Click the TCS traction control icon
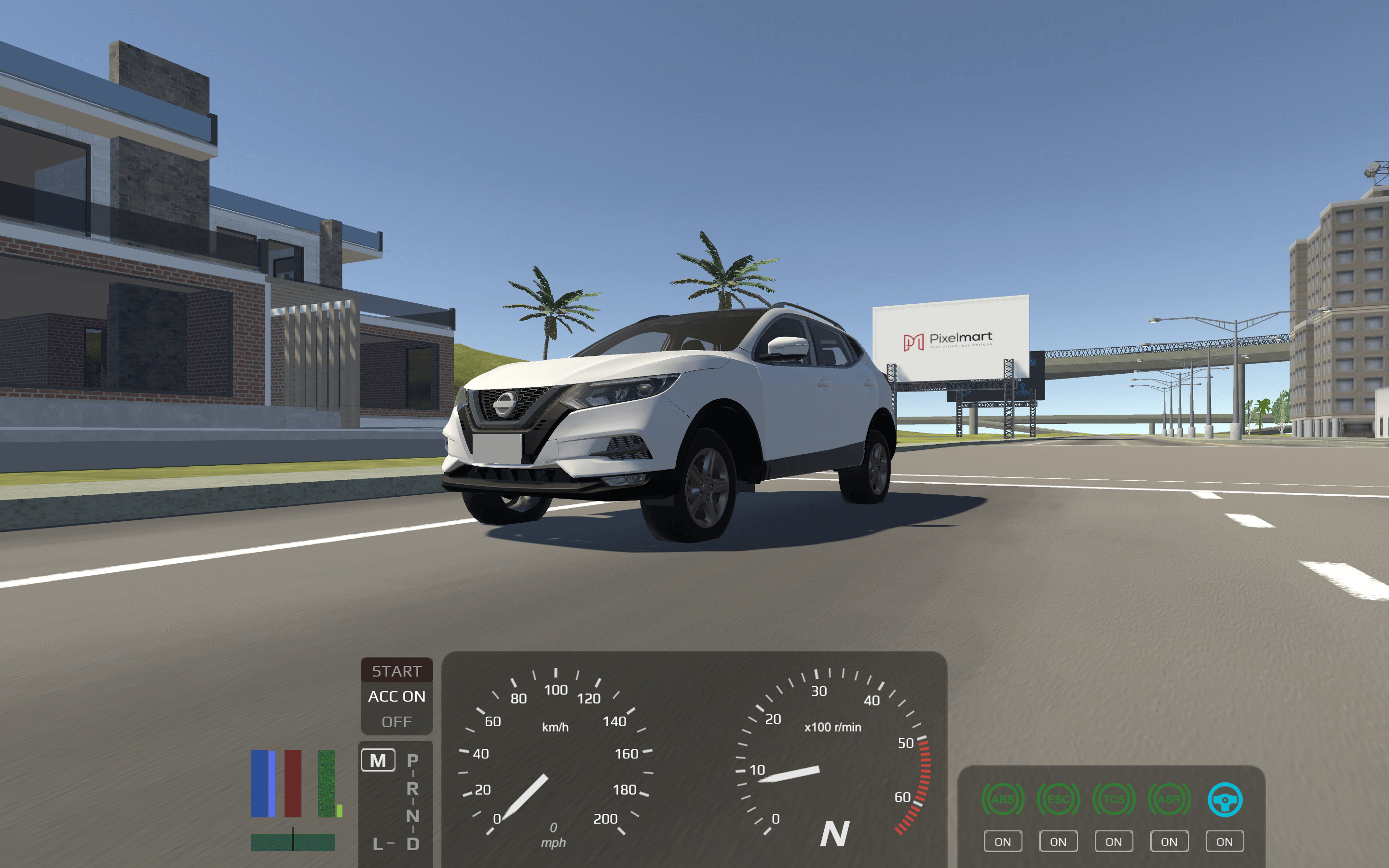This screenshot has width=1389, height=868. (x=1114, y=798)
